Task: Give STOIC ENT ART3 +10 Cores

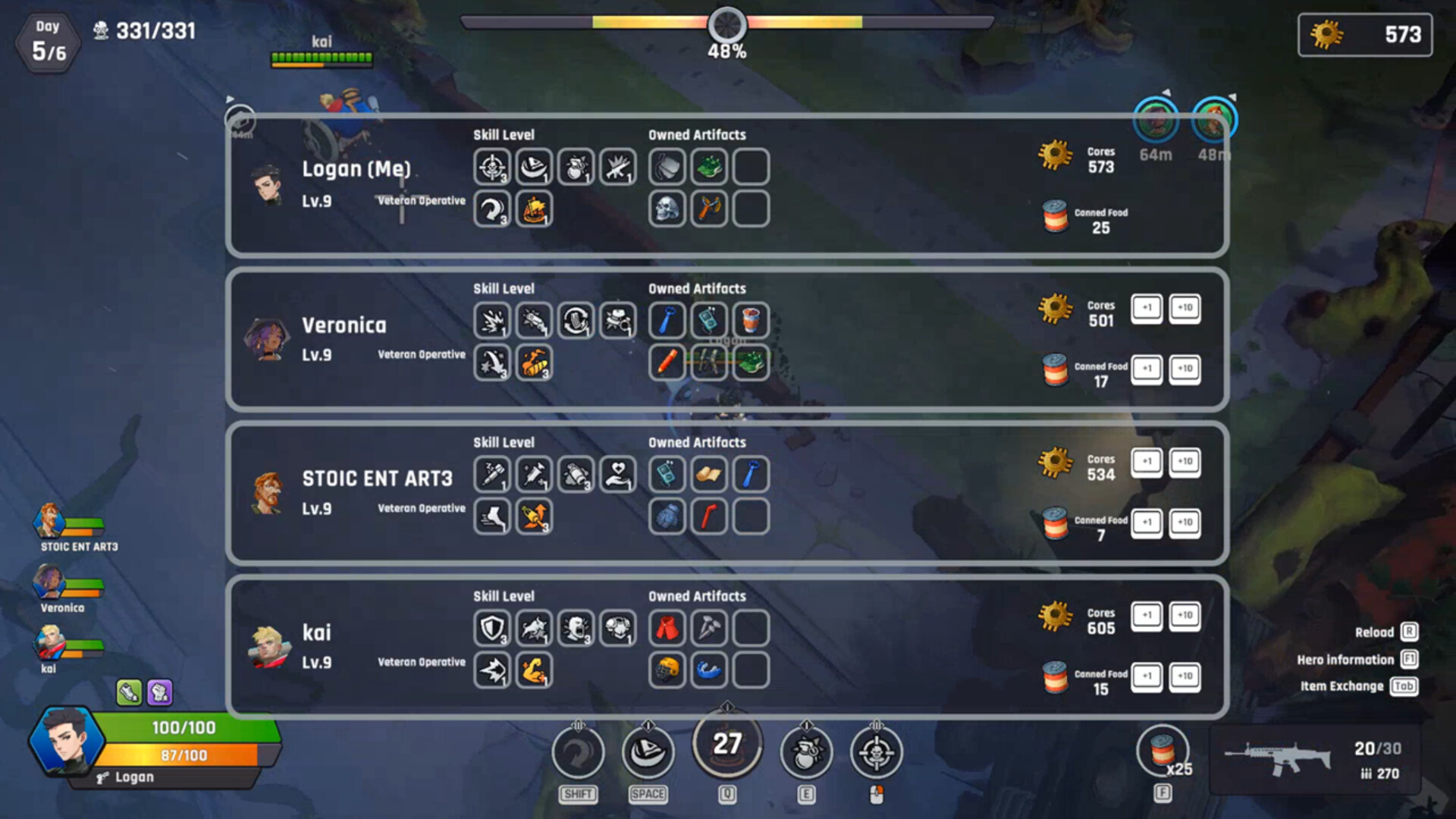Action: [x=1185, y=463]
